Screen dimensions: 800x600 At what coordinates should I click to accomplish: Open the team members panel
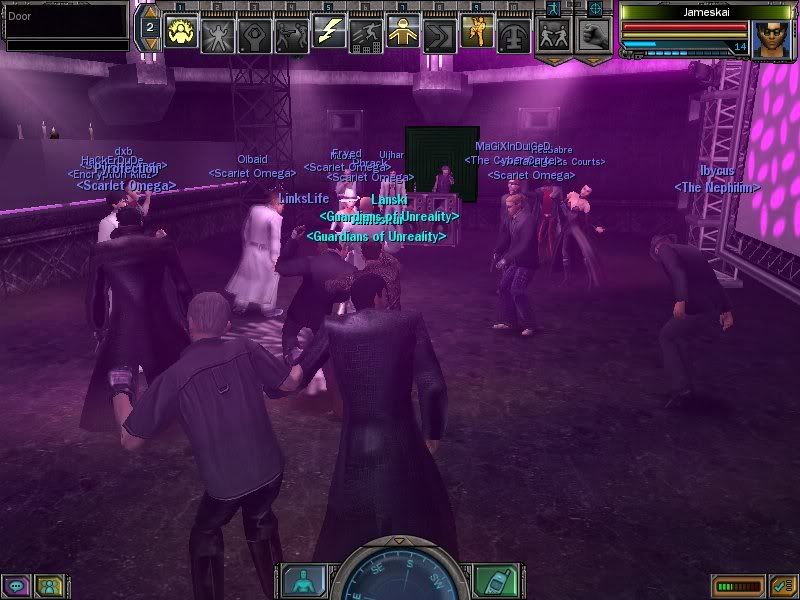point(47,586)
